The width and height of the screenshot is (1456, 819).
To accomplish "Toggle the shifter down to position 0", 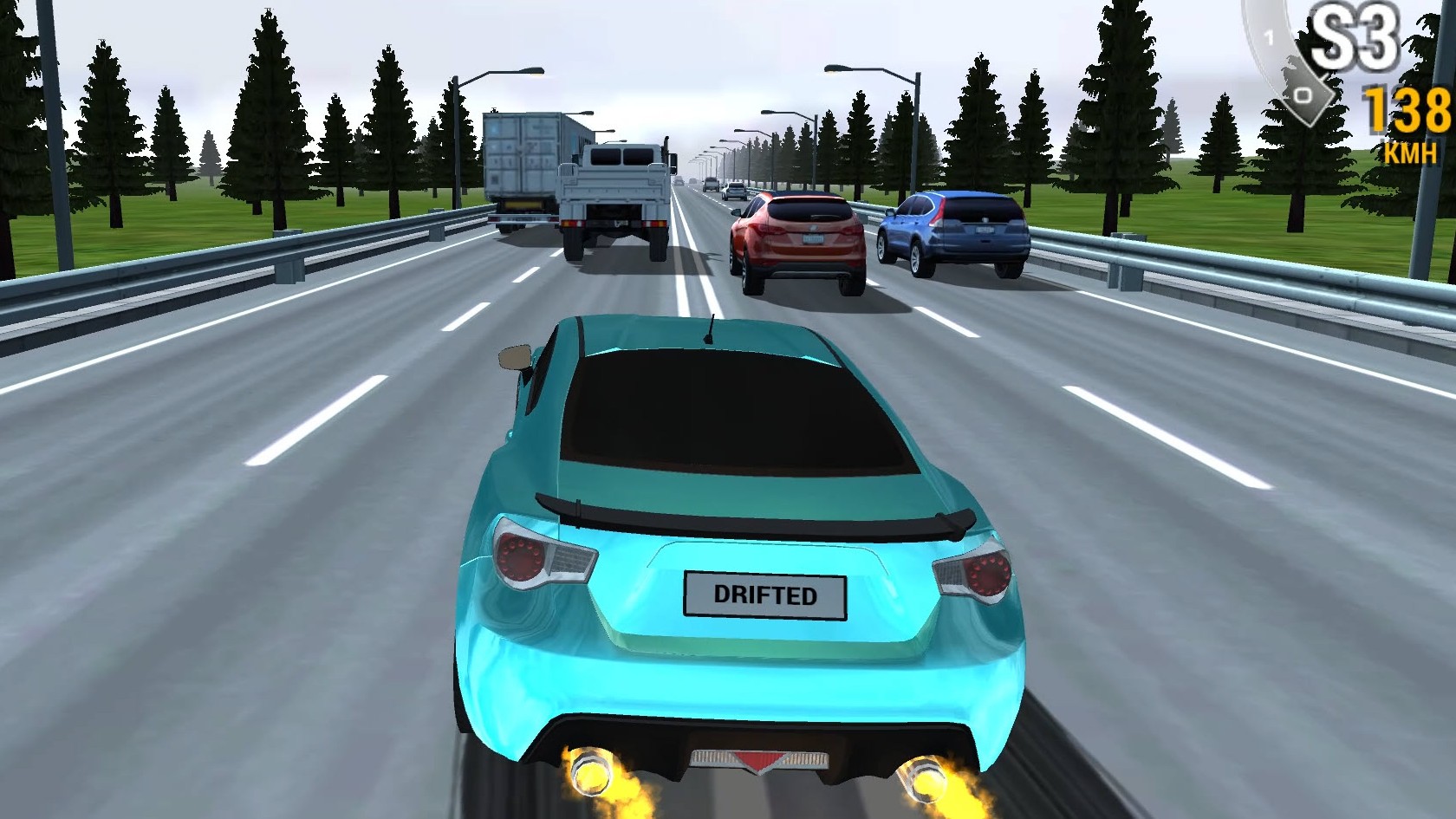I will pos(1304,94).
